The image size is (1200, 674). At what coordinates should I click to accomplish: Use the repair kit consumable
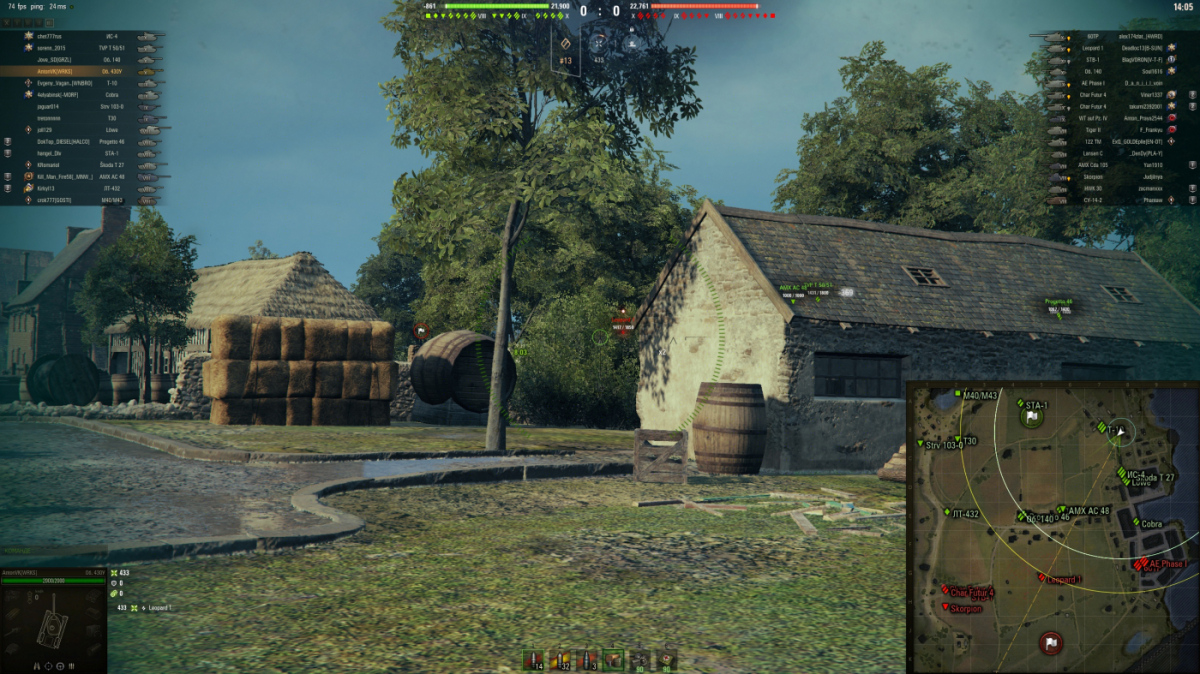point(640,660)
